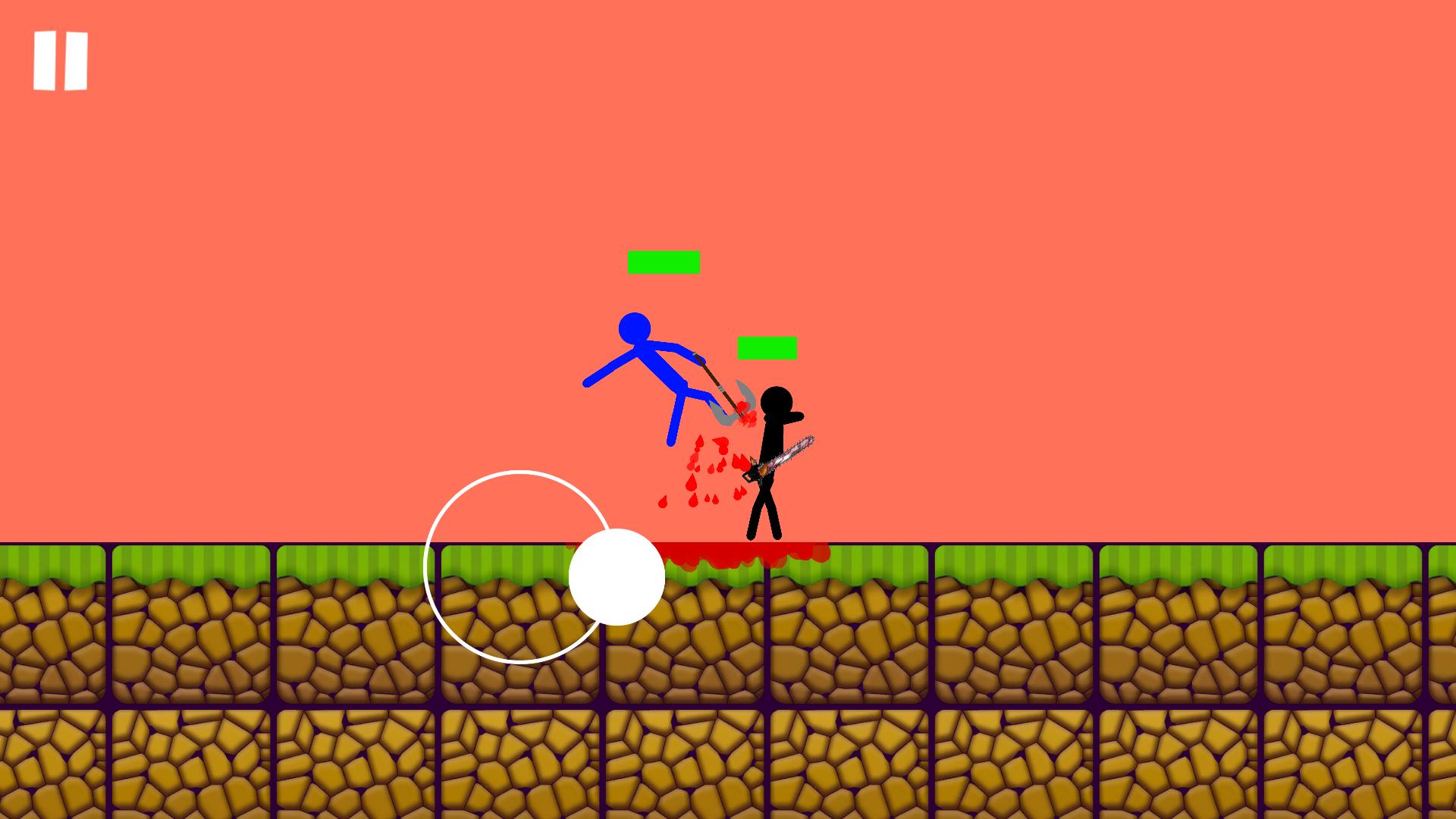
Task: Click the black stickman's head
Action: 777,398
